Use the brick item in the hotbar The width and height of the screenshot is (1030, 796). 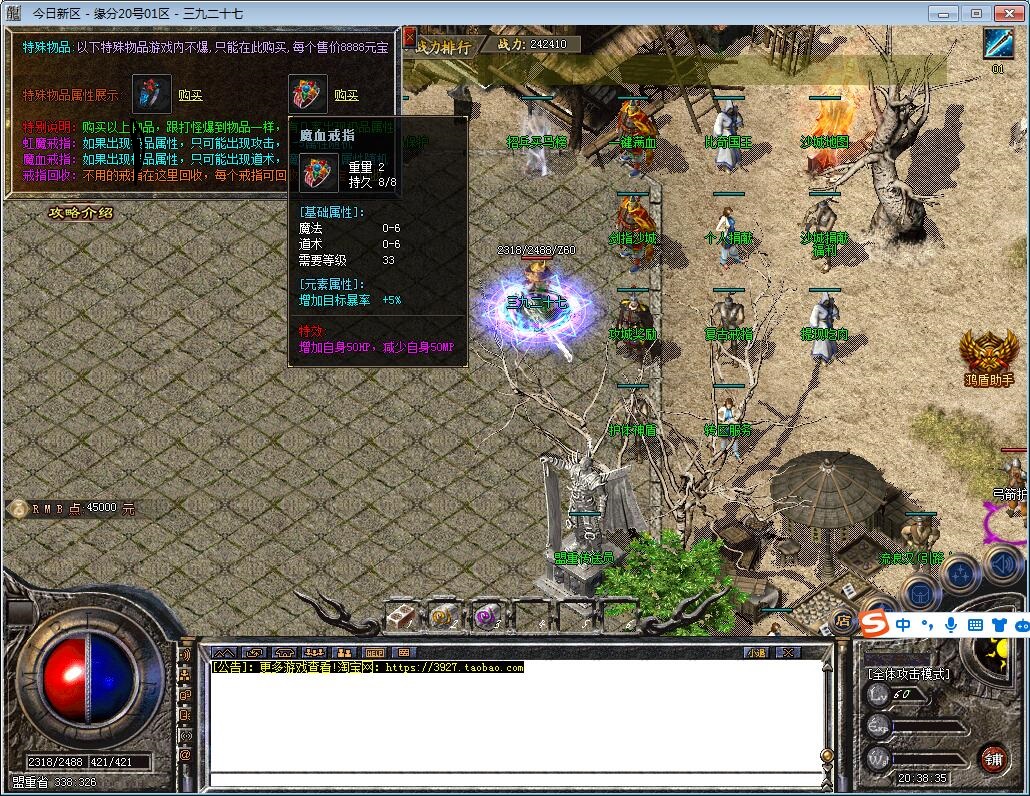(401, 617)
